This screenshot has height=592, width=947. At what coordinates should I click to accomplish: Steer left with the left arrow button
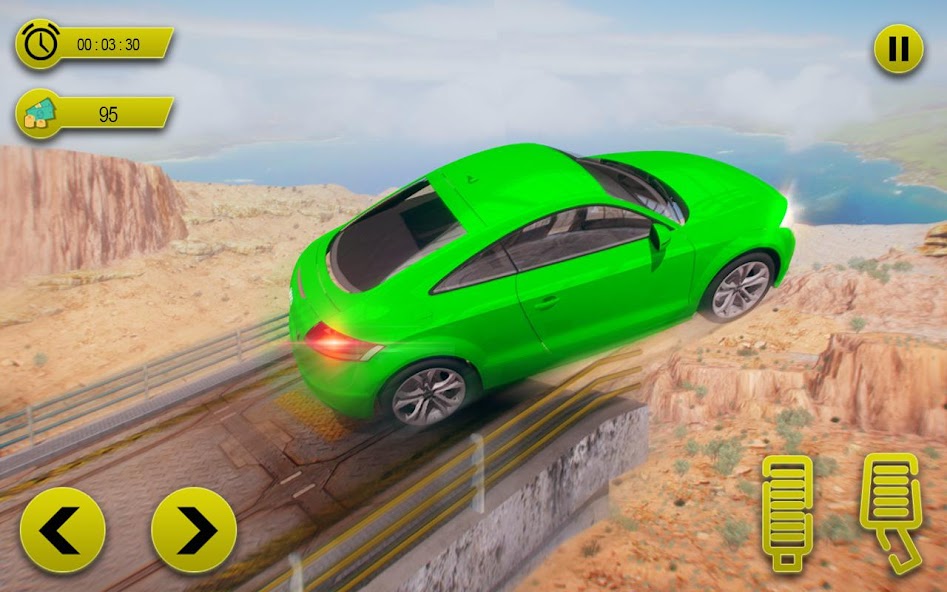coord(62,530)
